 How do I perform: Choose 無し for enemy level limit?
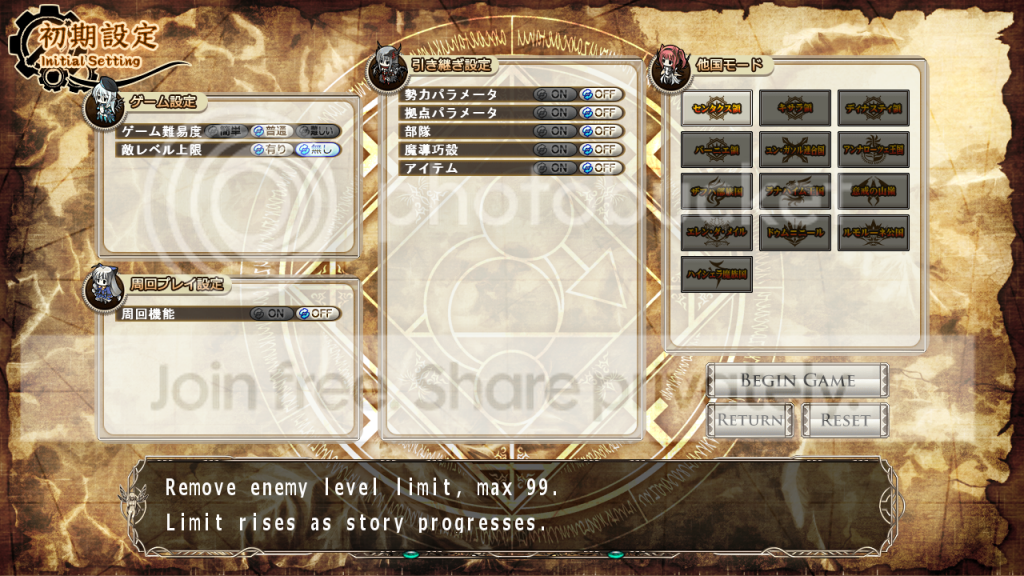pyautogui.click(x=317, y=149)
